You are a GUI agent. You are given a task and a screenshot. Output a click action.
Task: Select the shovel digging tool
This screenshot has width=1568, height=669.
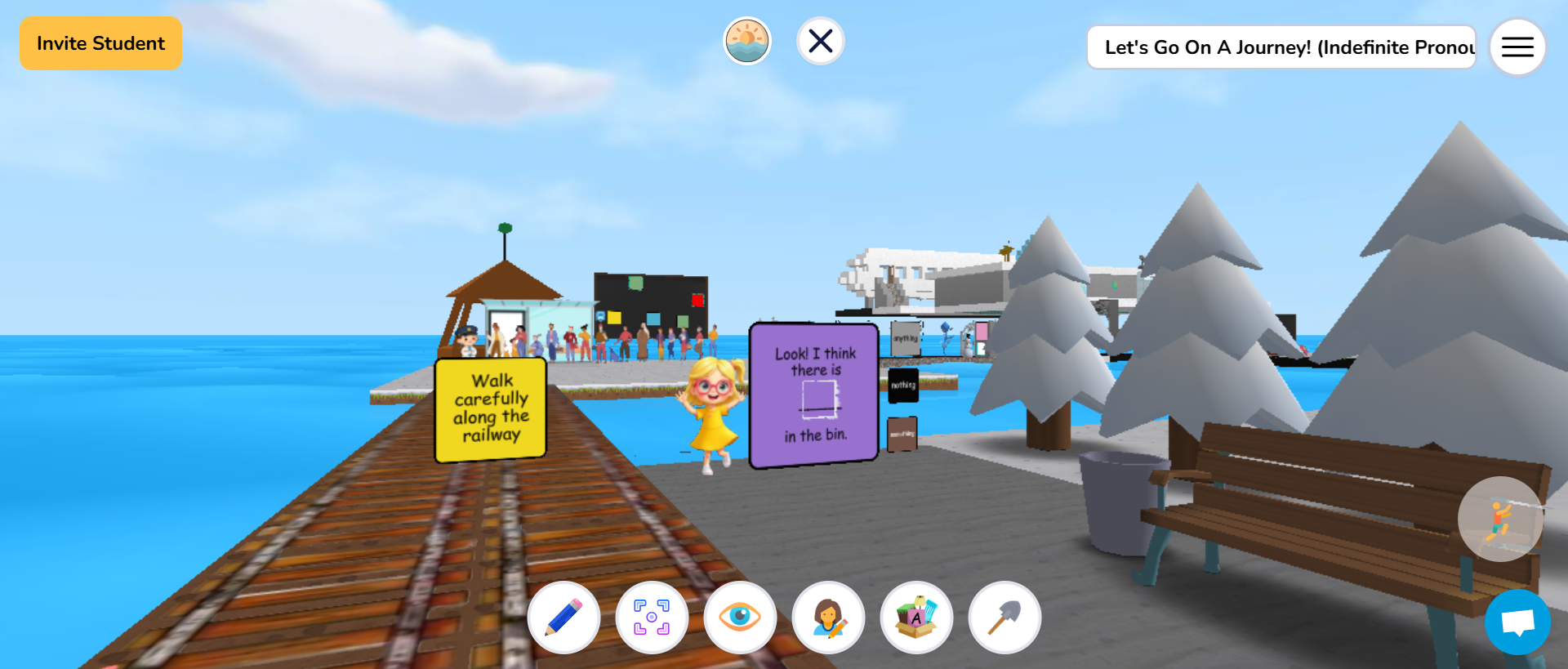click(x=1004, y=618)
